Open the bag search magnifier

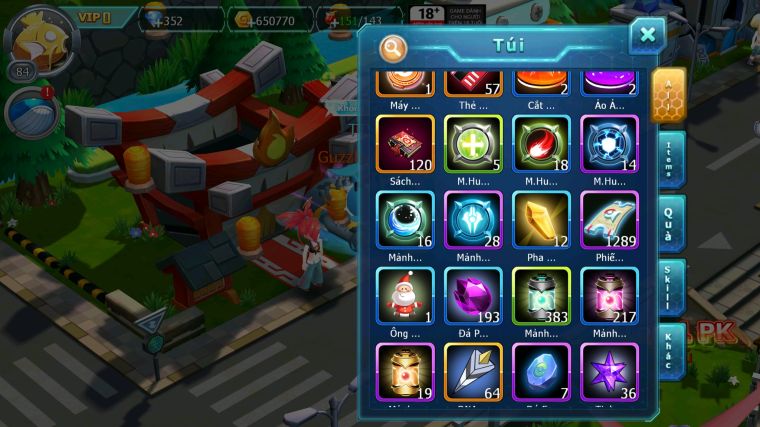tap(394, 47)
